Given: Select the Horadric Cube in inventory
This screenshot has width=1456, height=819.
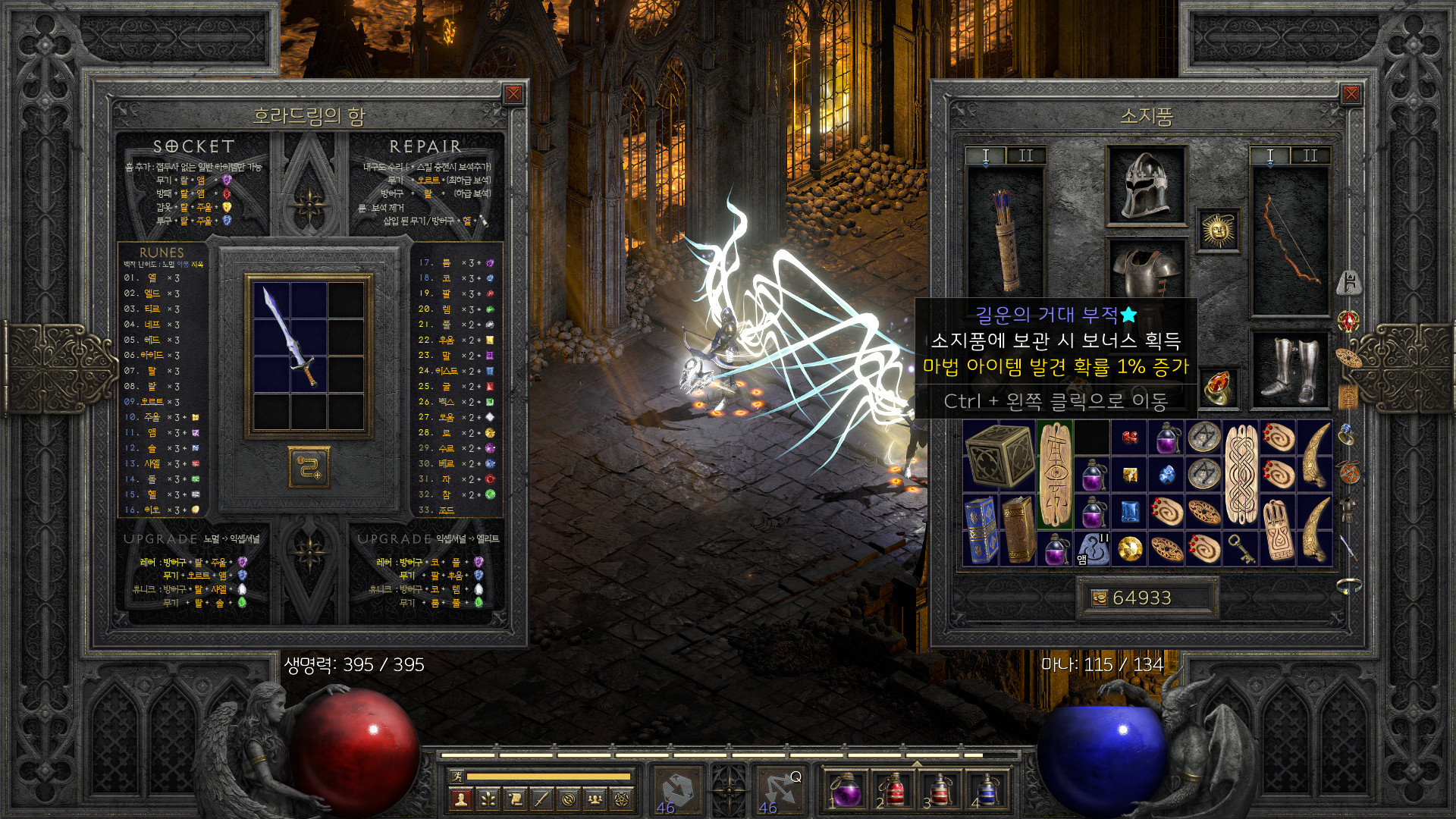Looking at the screenshot, I should click(x=999, y=456).
